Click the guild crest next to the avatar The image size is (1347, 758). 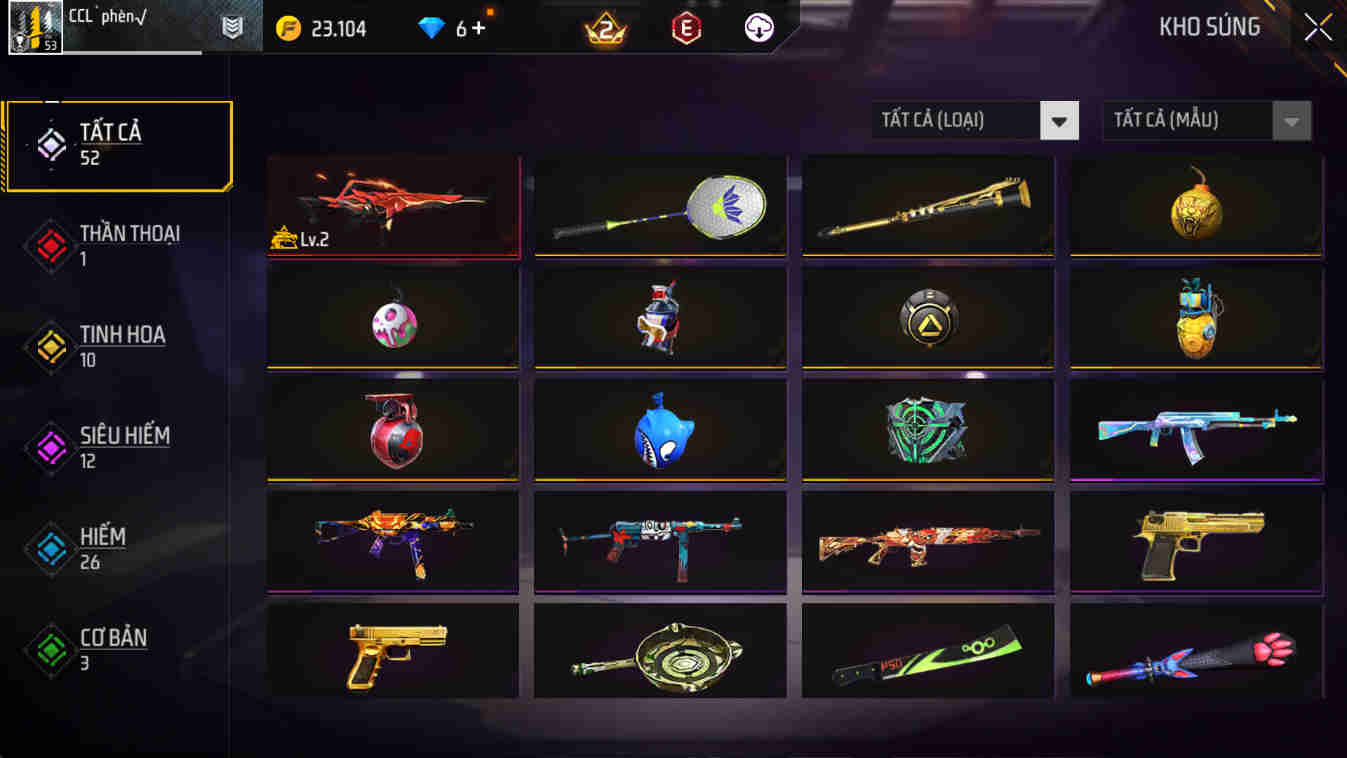click(x=232, y=27)
